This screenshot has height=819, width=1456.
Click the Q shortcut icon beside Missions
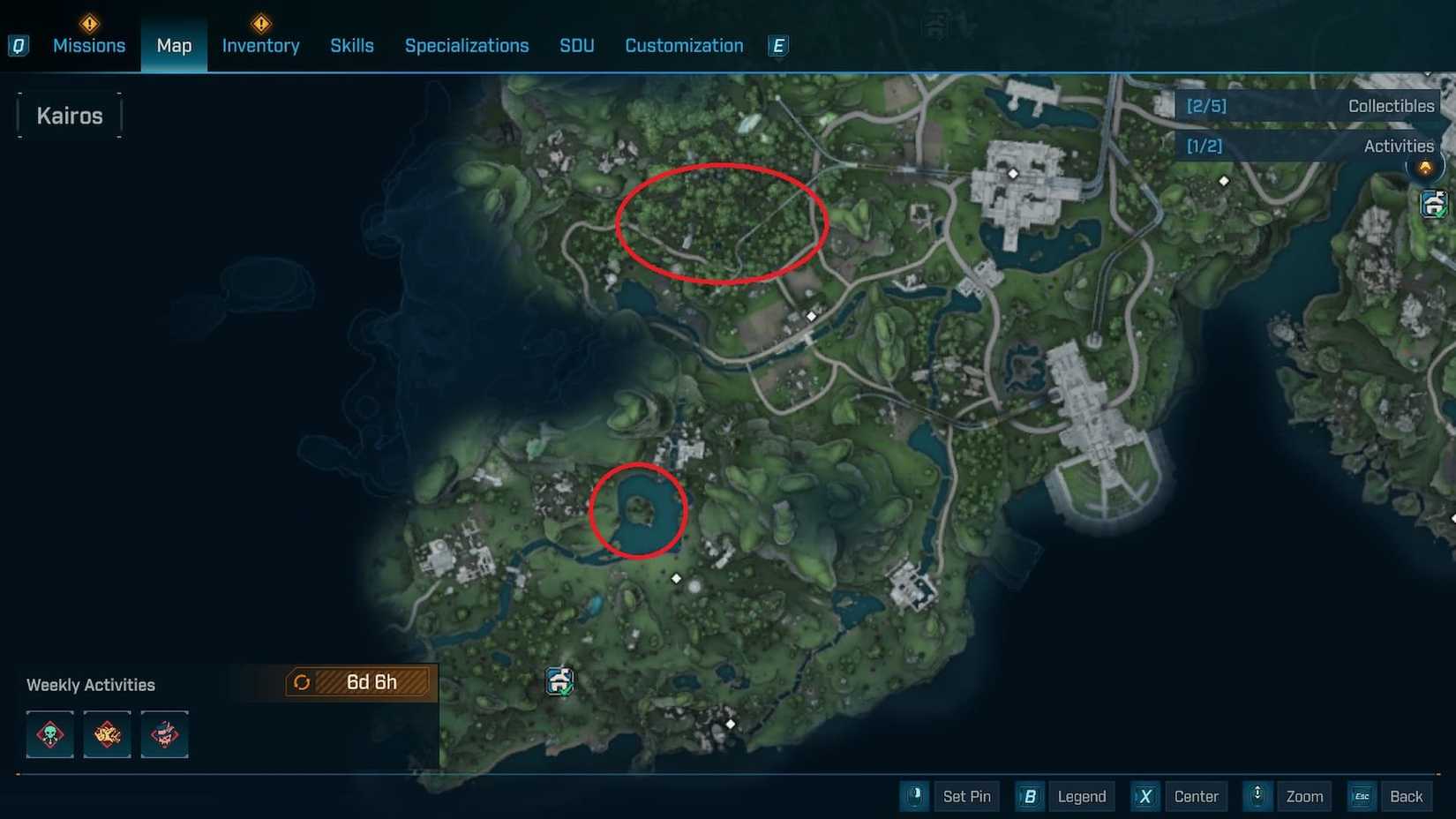coord(19,45)
